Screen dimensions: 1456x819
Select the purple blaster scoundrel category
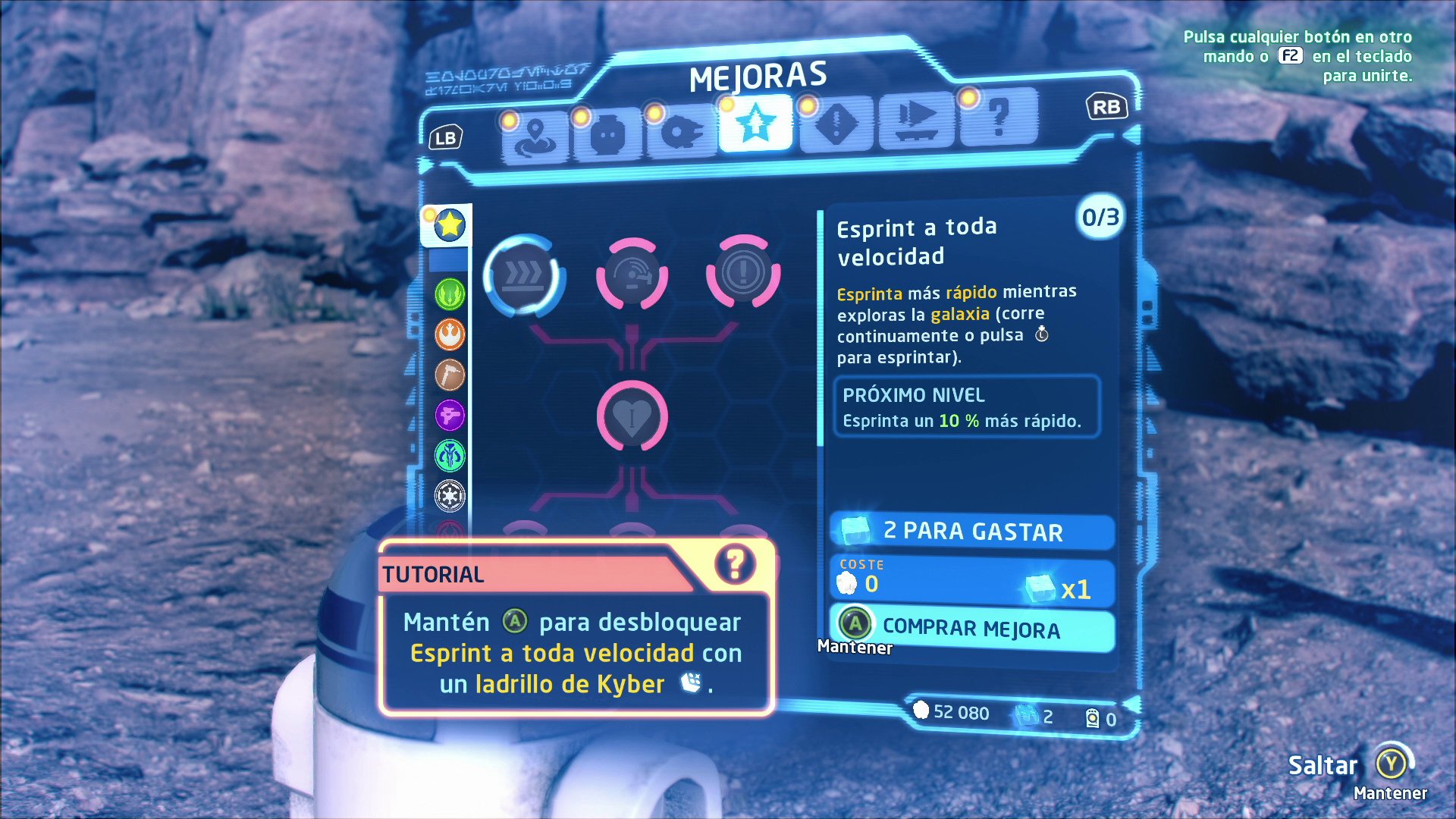pyautogui.click(x=450, y=415)
